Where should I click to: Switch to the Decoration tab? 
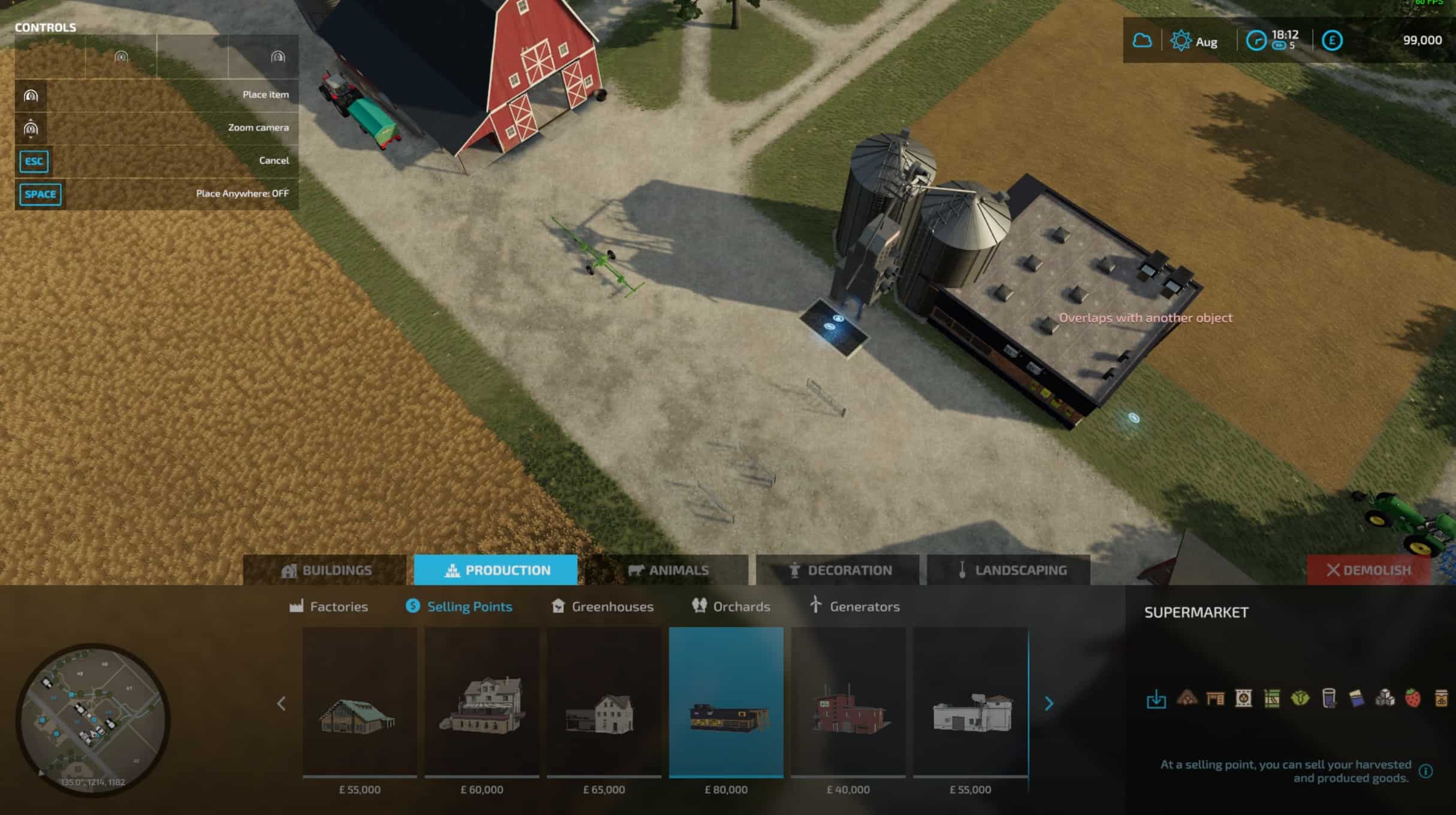(x=838, y=570)
